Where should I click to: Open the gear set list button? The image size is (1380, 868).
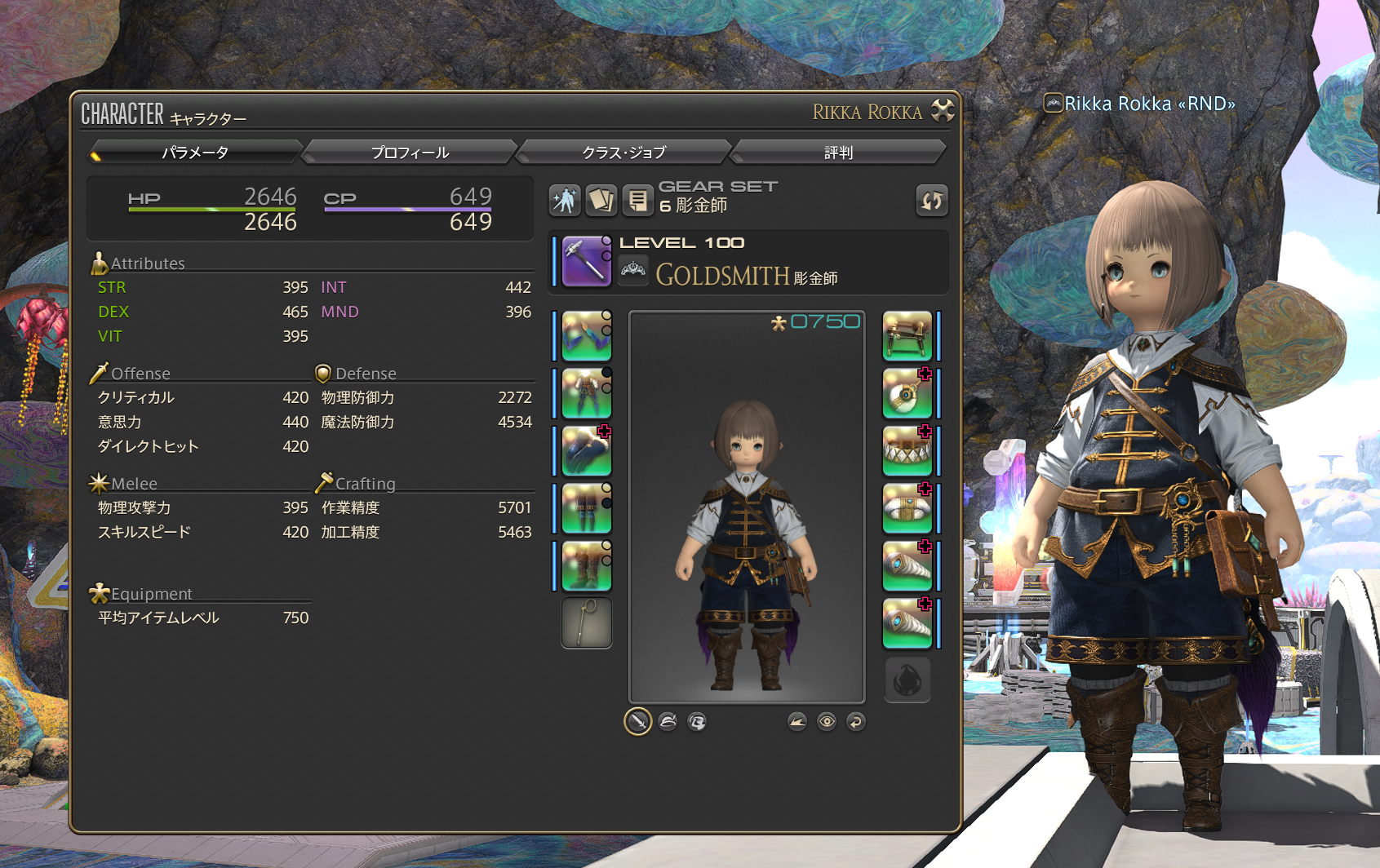638,200
